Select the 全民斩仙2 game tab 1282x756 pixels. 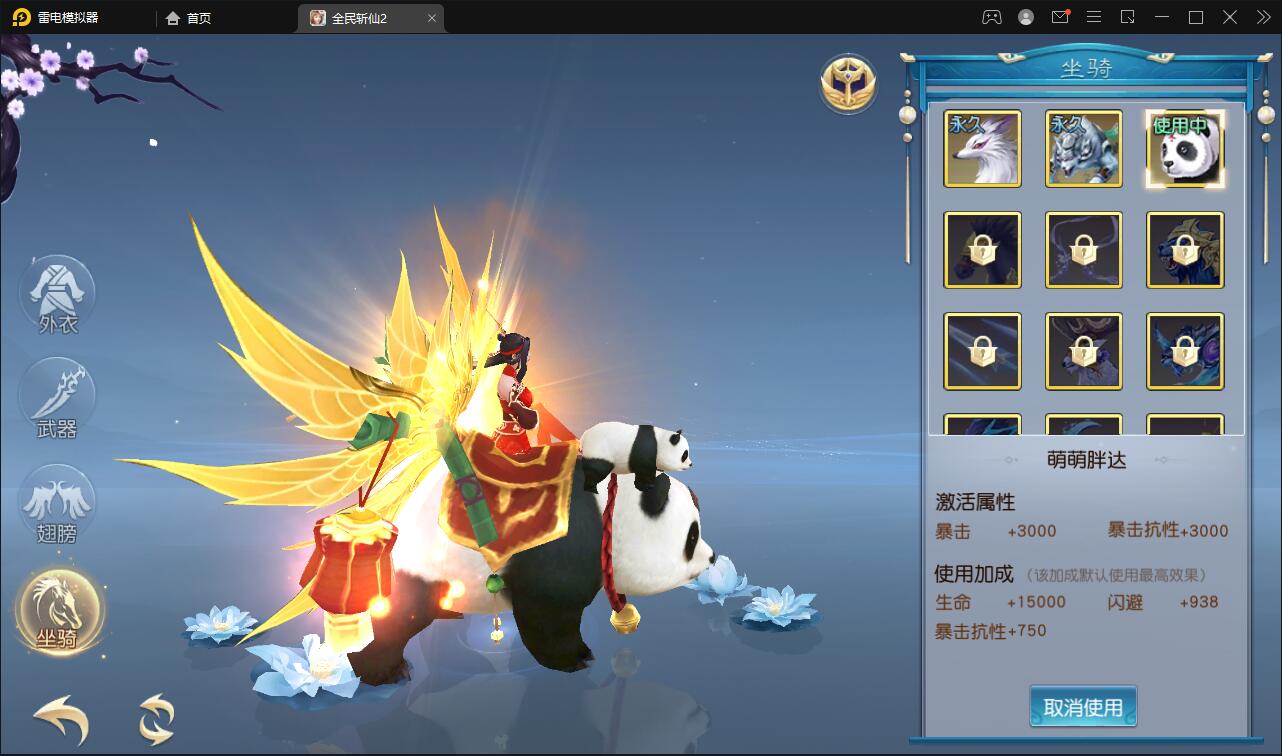[362, 17]
